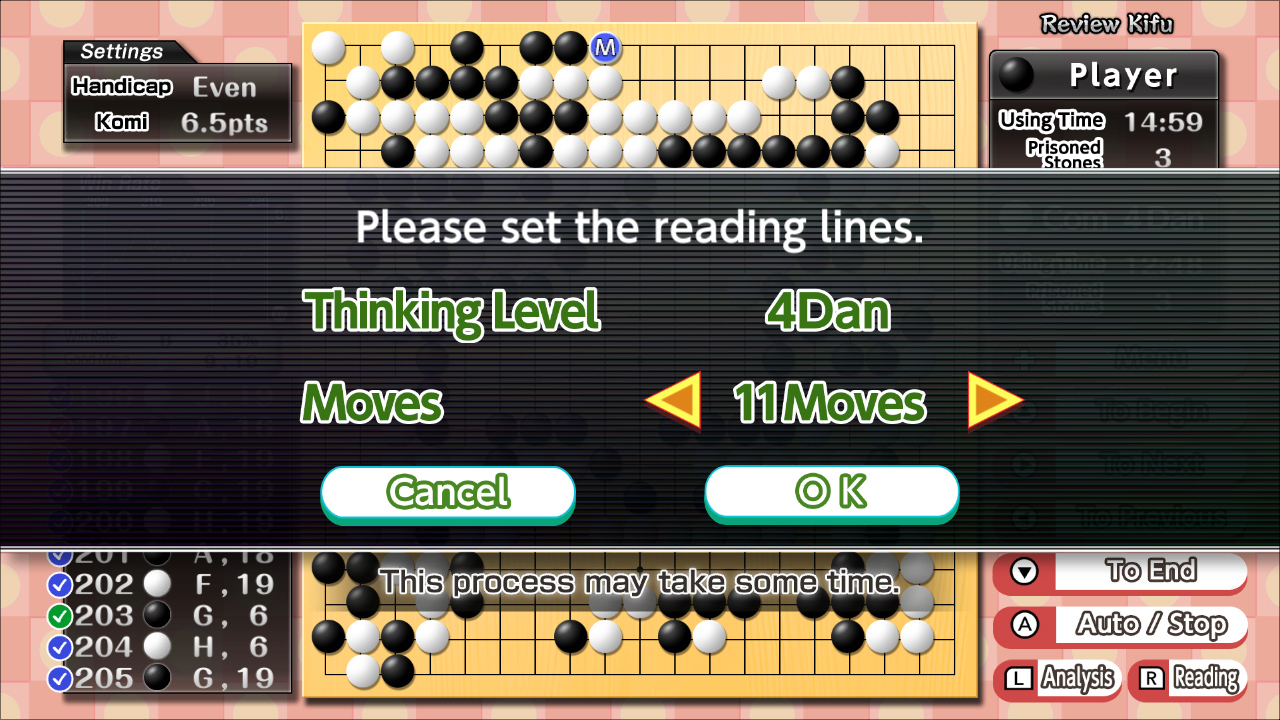Toggle the green checkmark on move 203
The image size is (1280, 720).
click(x=59, y=615)
